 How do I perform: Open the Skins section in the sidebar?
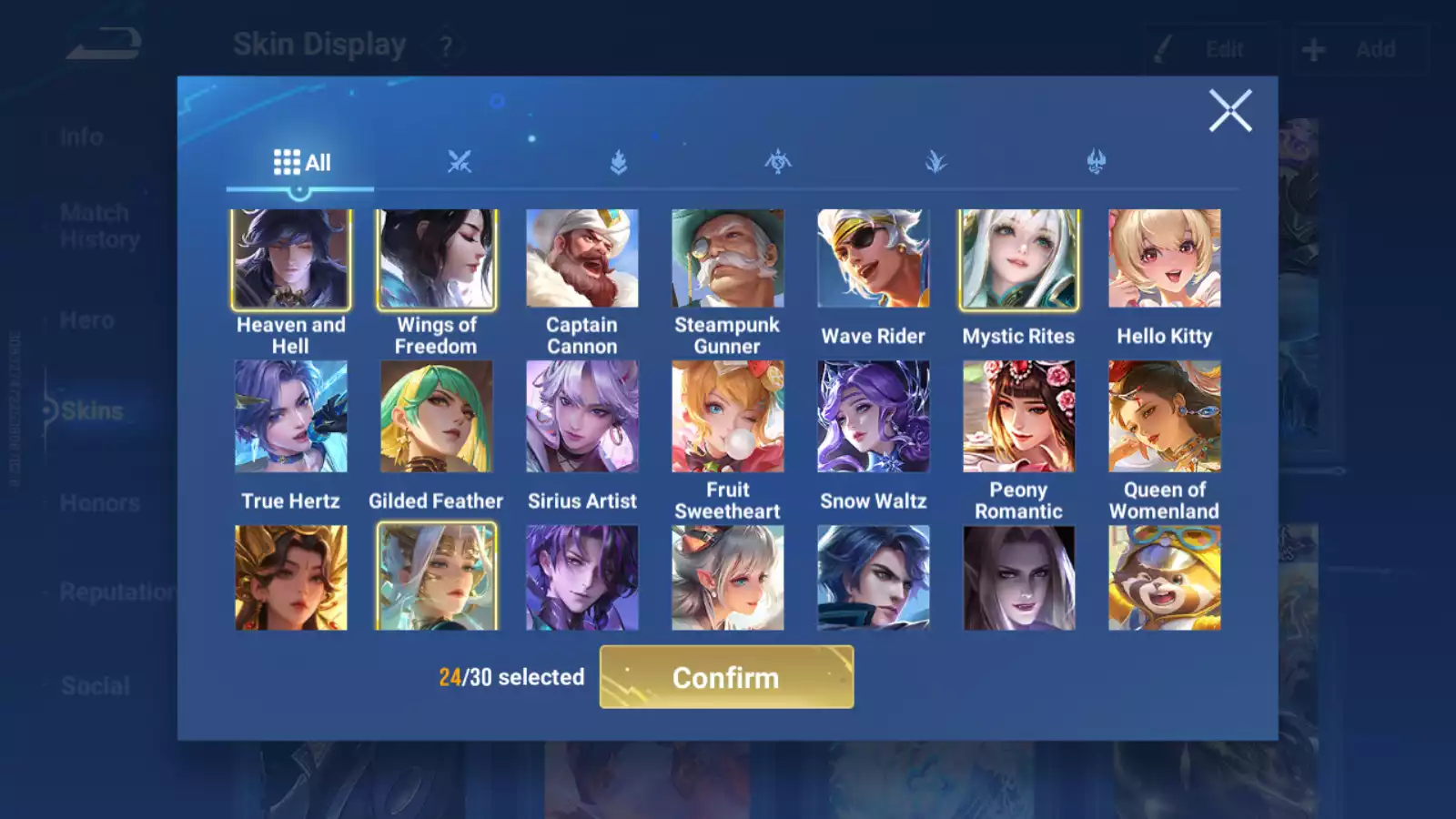91,410
